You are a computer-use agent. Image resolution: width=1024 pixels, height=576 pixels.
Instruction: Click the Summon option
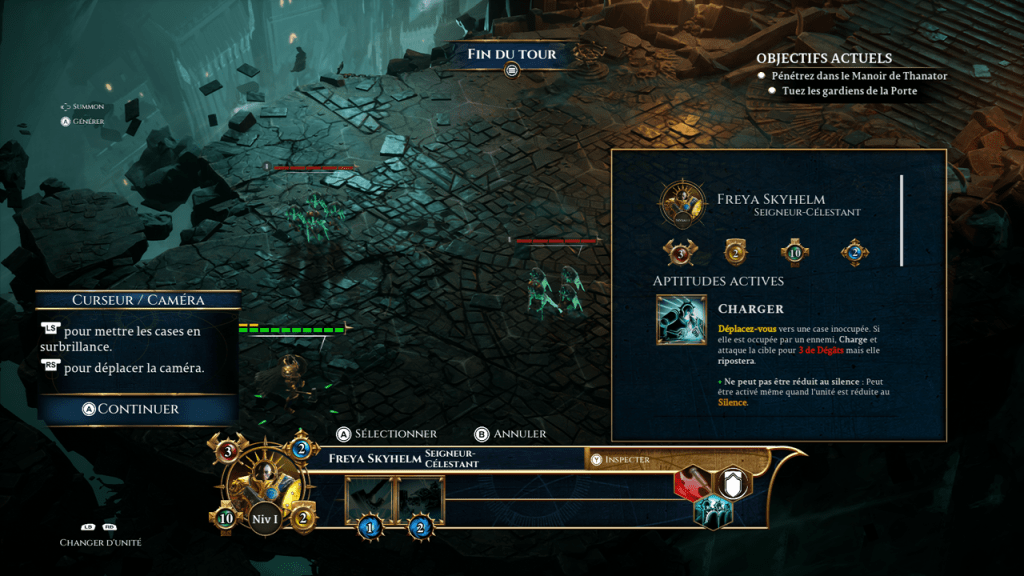[82, 106]
